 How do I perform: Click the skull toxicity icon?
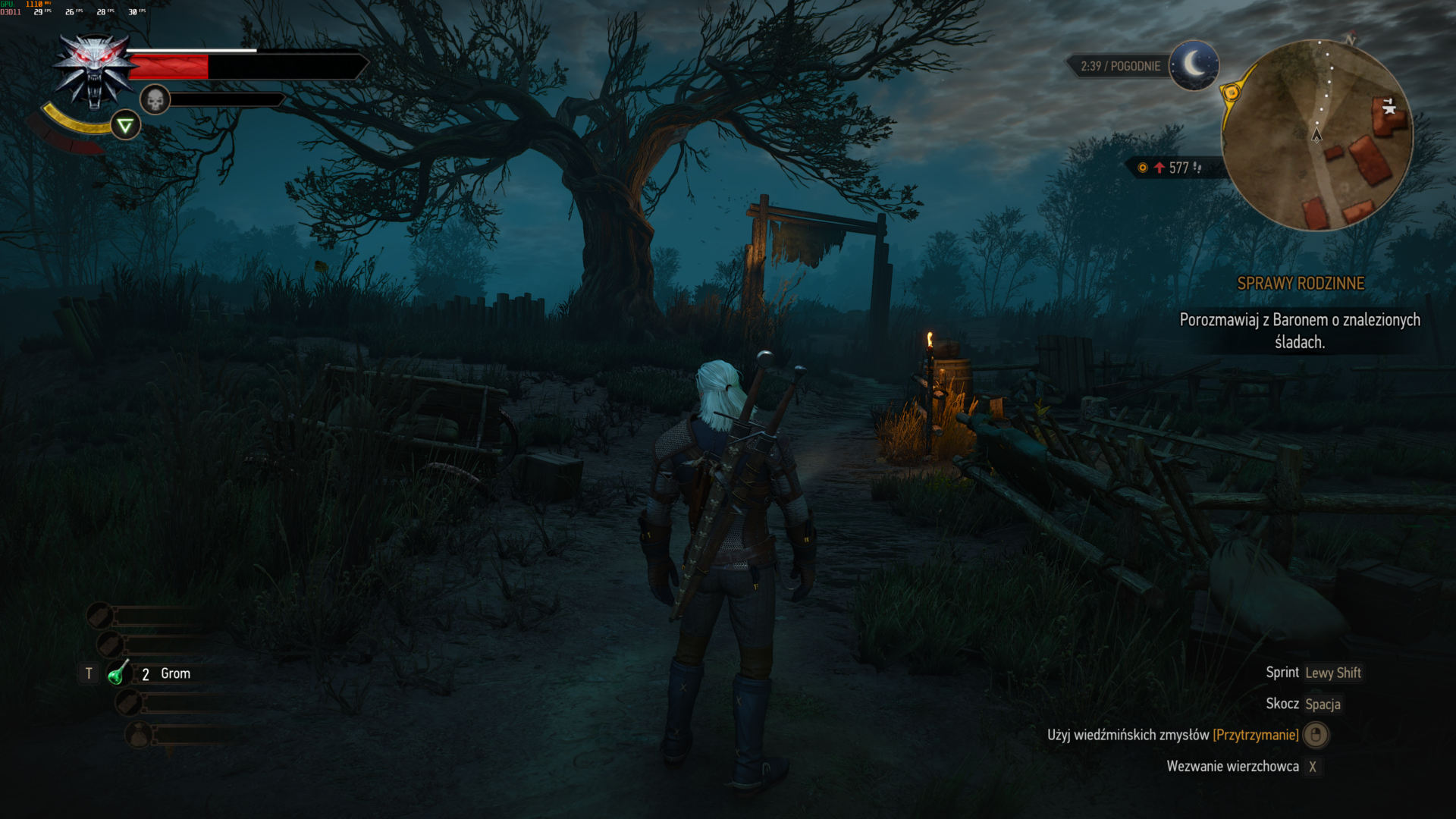click(155, 99)
